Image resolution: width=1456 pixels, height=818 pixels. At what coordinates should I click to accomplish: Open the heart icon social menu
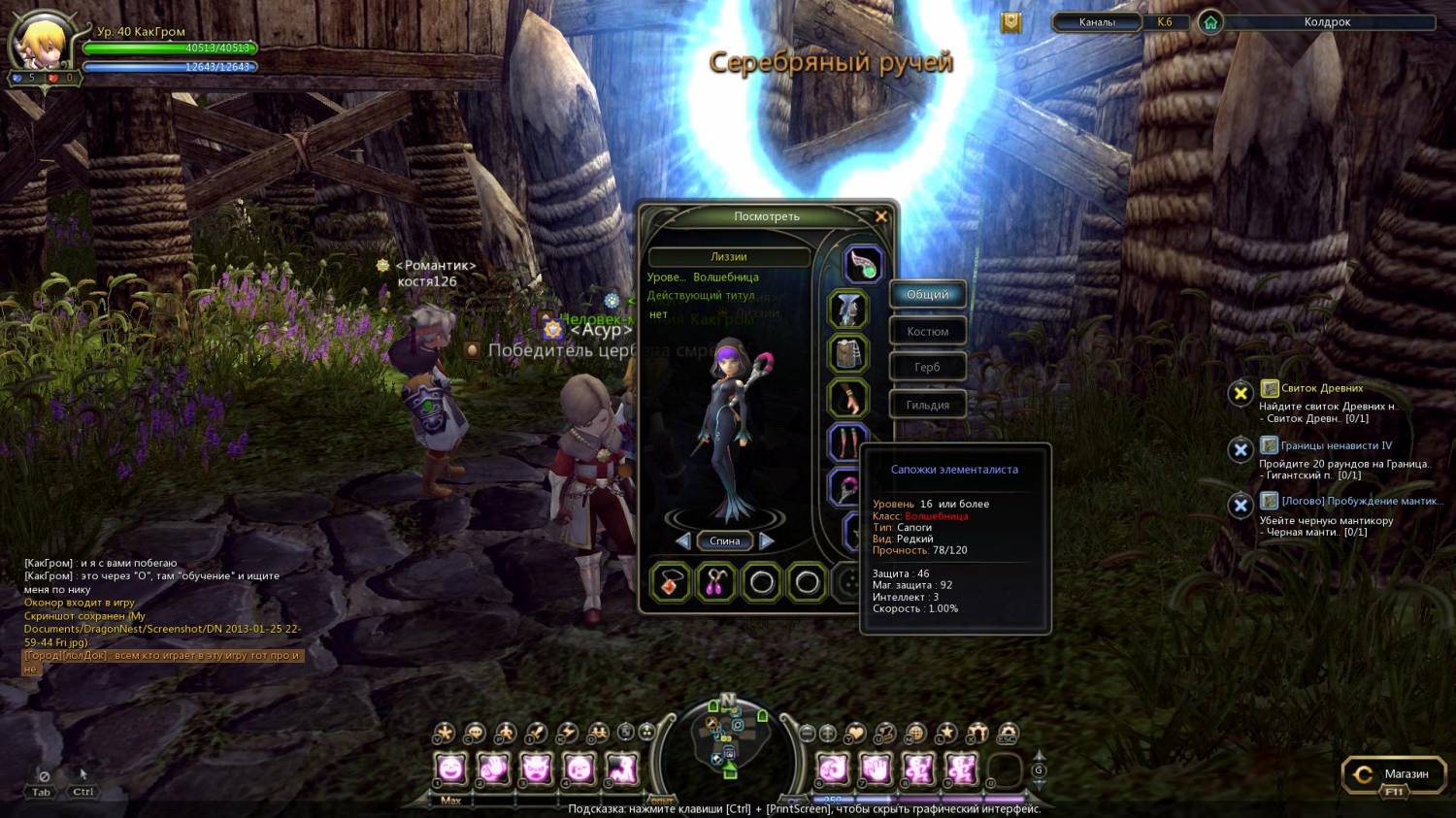(855, 733)
